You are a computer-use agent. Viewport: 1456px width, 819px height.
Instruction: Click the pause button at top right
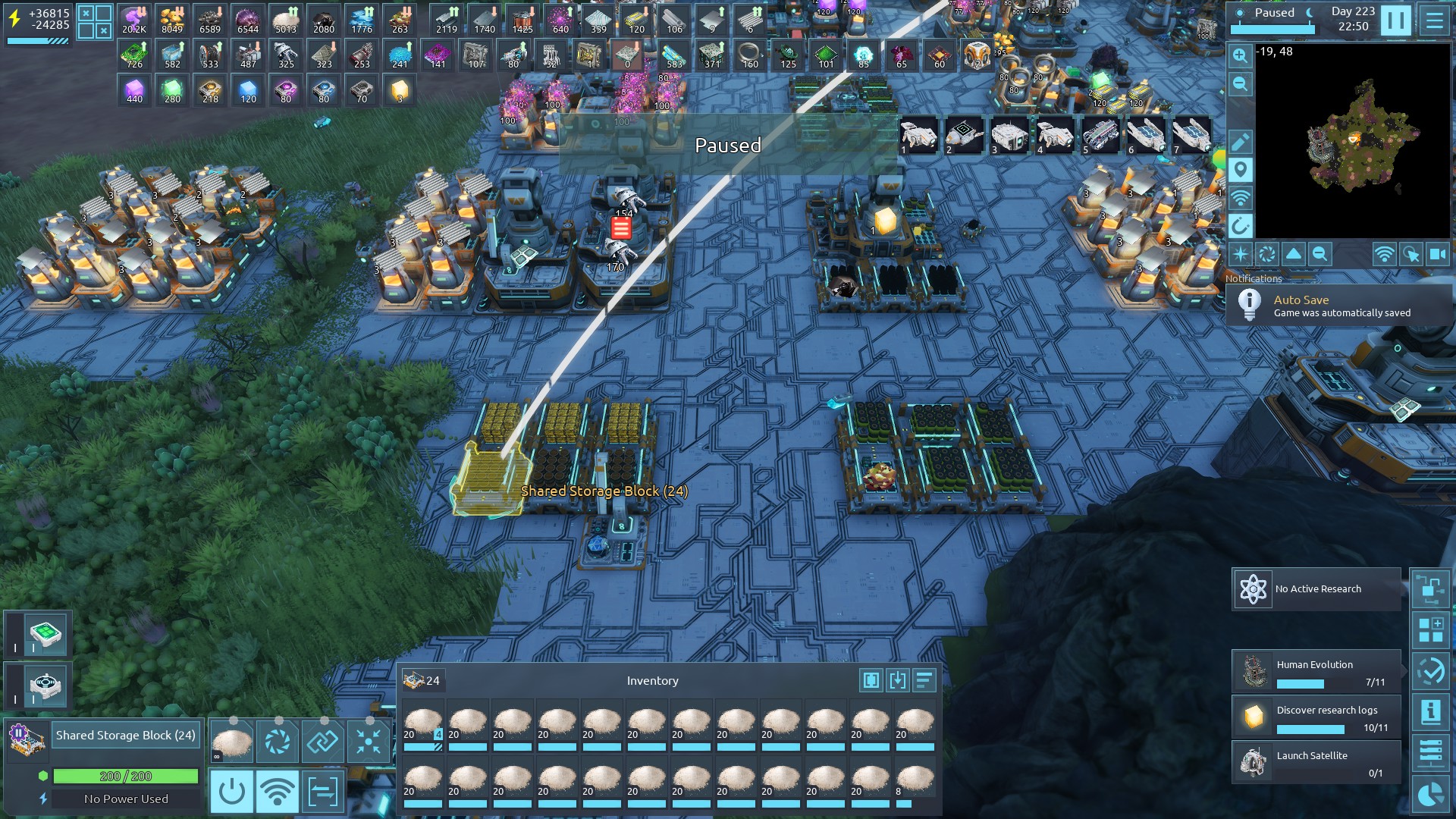(1395, 20)
